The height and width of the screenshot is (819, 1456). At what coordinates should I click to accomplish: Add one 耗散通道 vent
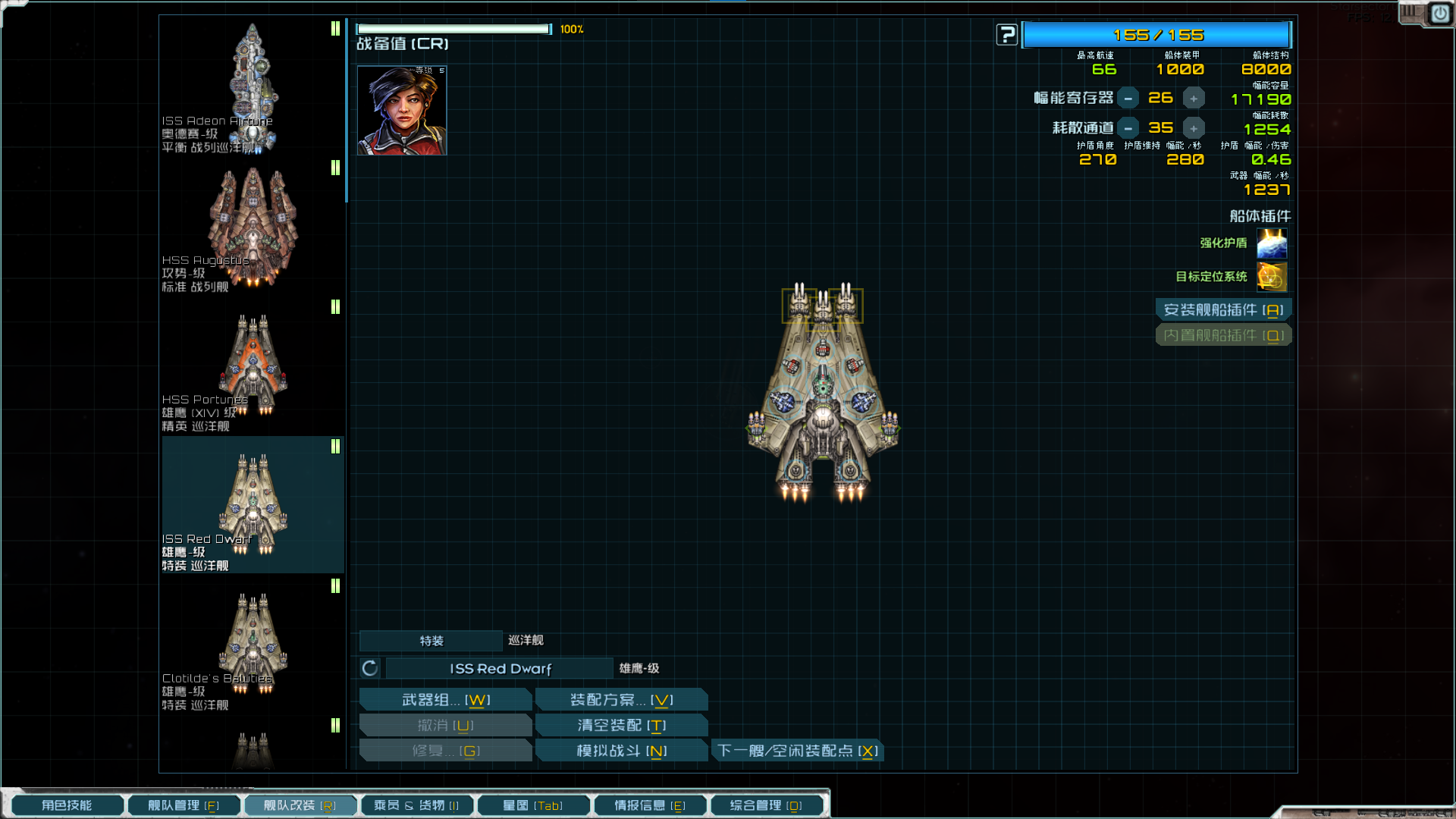click(x=1194, y=128)
